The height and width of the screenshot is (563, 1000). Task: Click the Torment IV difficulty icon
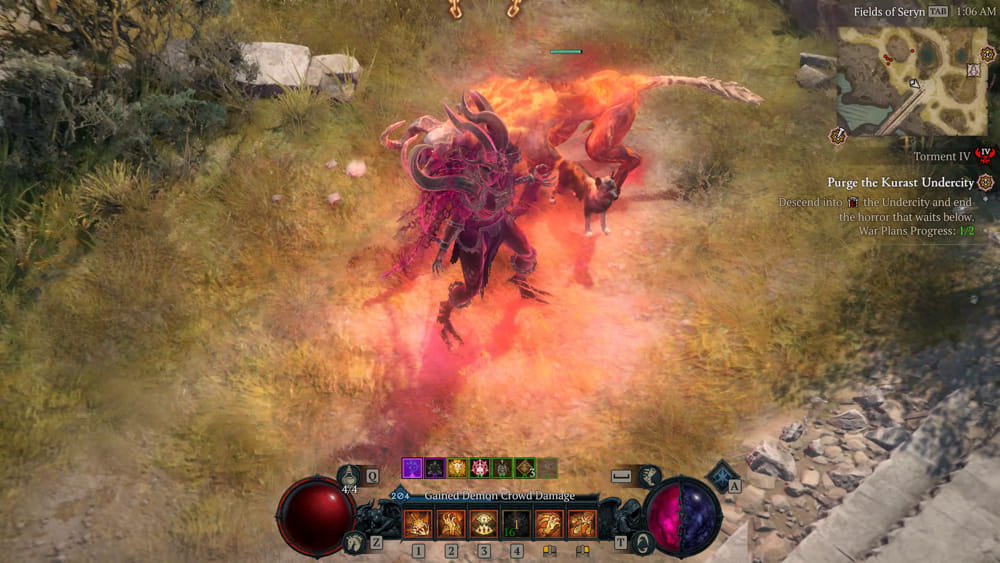coord(987,154)
